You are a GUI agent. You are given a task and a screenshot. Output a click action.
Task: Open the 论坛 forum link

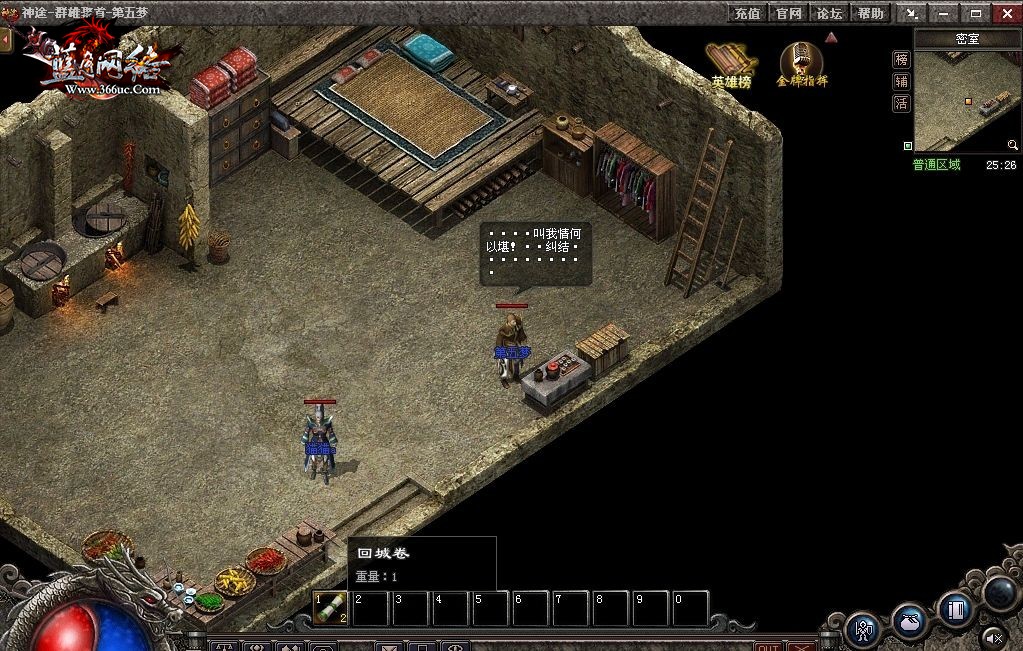830,13
